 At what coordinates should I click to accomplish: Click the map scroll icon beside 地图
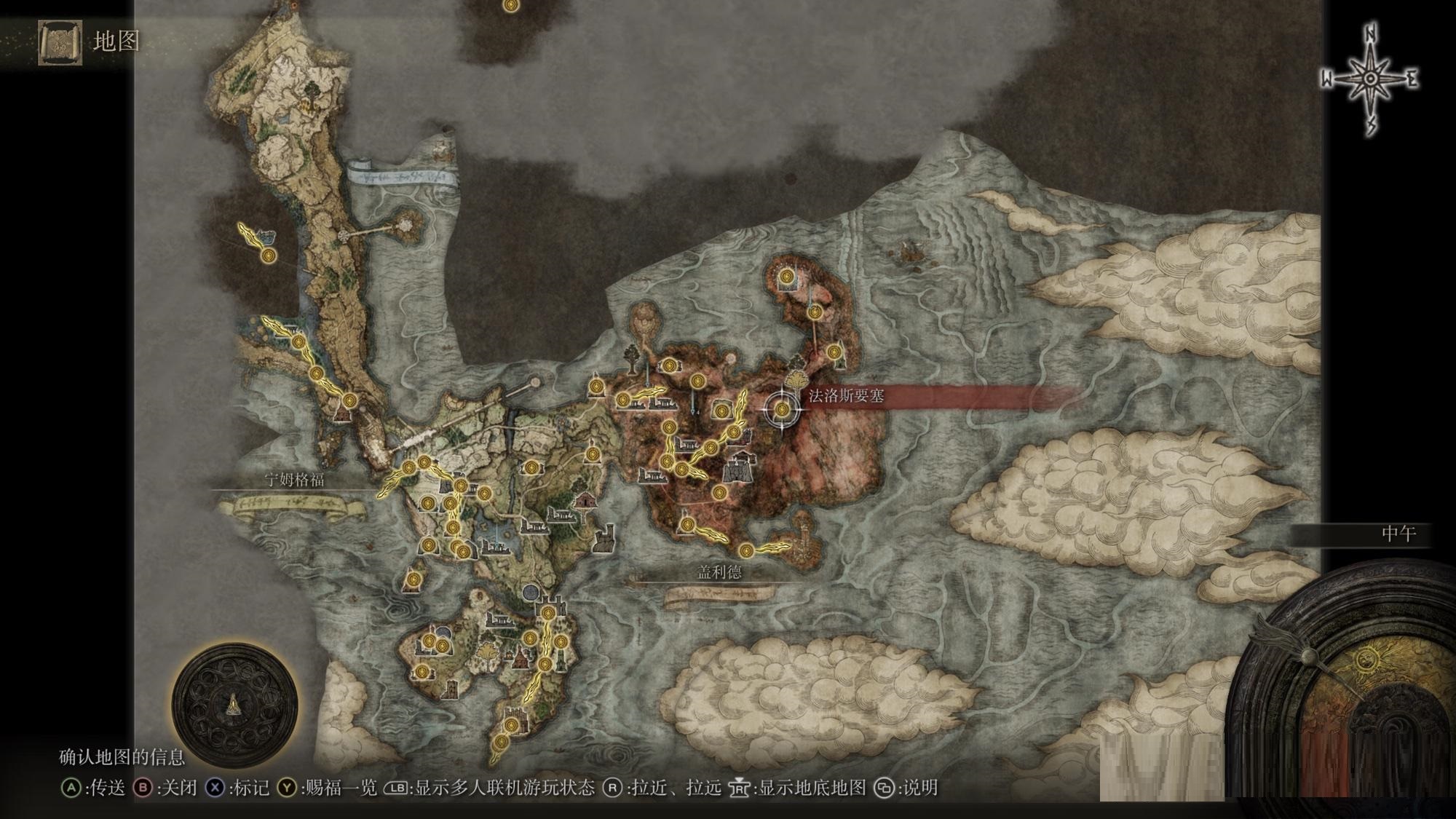tap(60, 42)
